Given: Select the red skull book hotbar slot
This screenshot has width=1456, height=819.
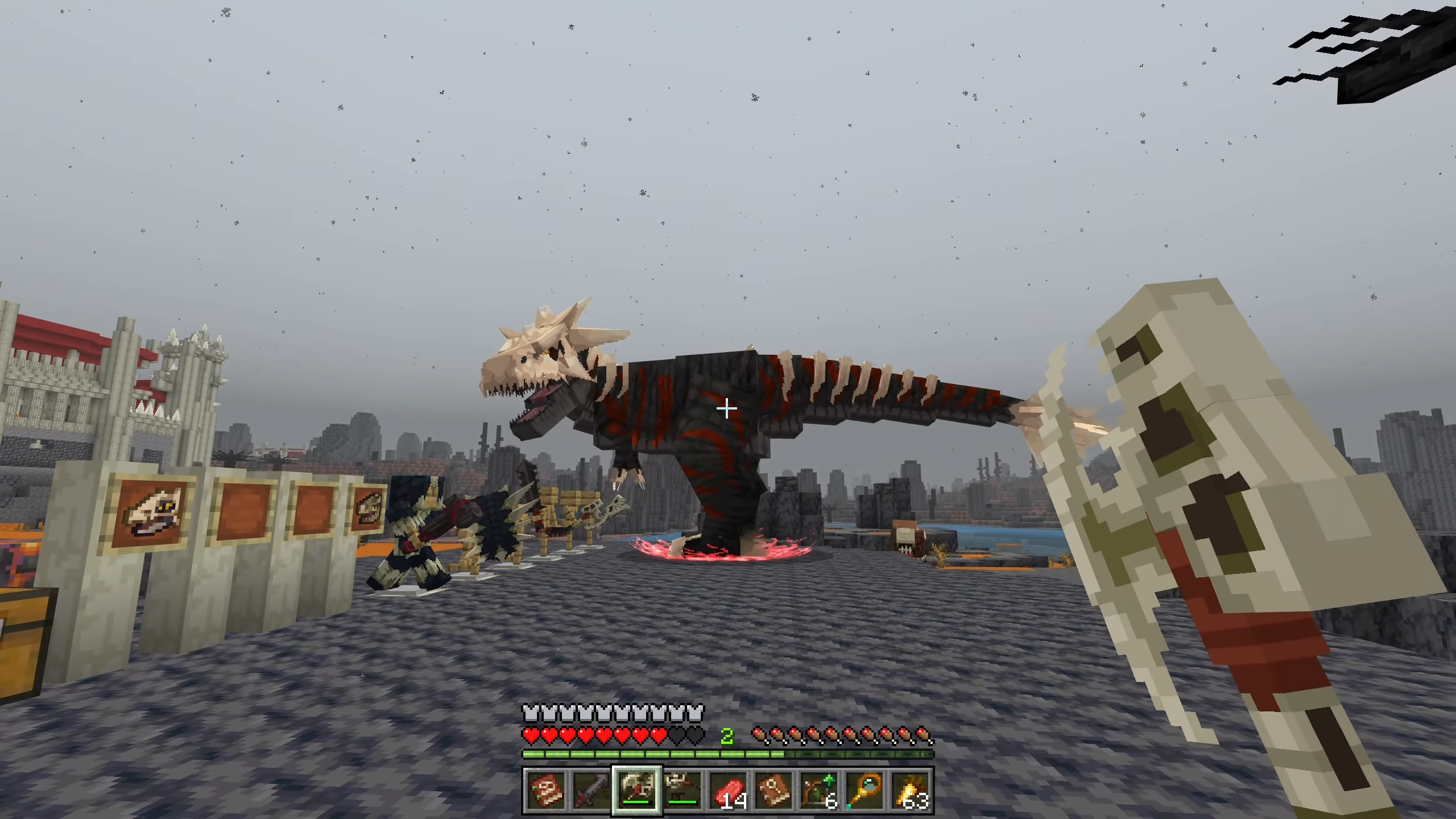Looking at the screenshot, I should click(546, 791).
